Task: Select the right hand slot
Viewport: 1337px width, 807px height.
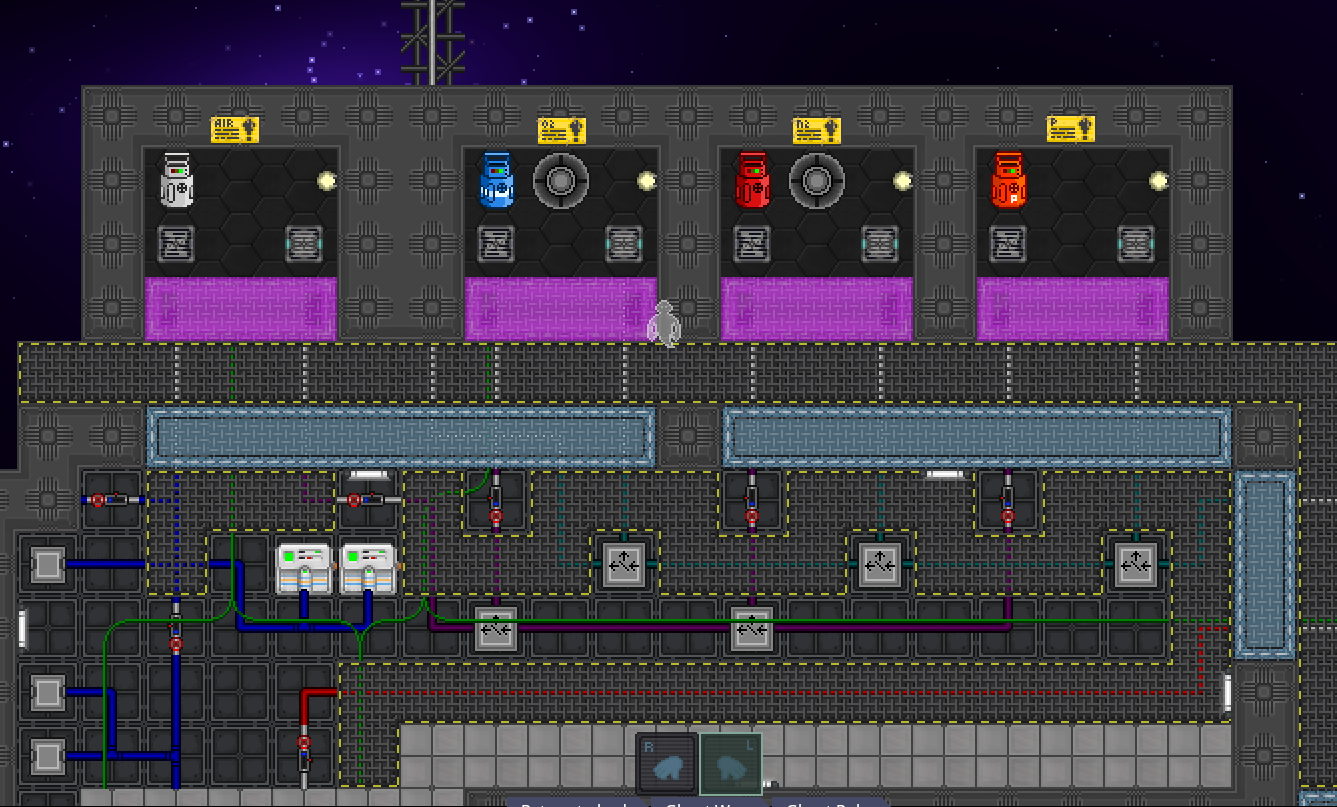Action: coord(666,764)
